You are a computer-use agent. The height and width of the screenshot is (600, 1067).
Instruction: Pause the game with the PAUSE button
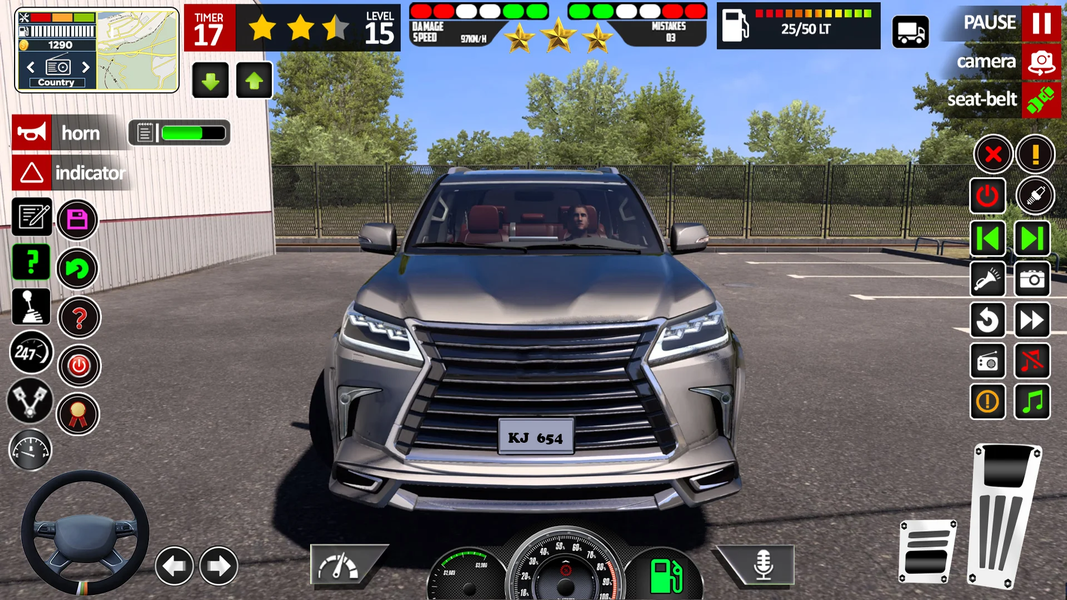click(x=1041, y=23)
